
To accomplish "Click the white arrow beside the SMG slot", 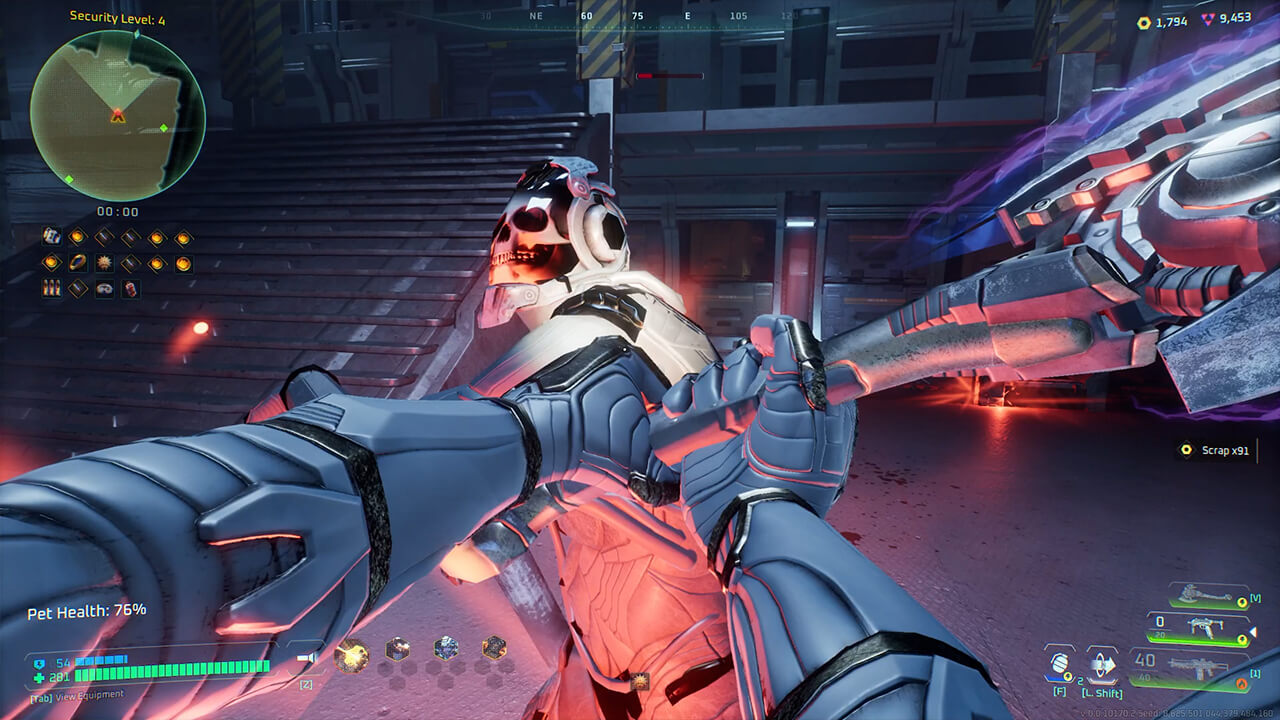I will (x=1253, y=631).
